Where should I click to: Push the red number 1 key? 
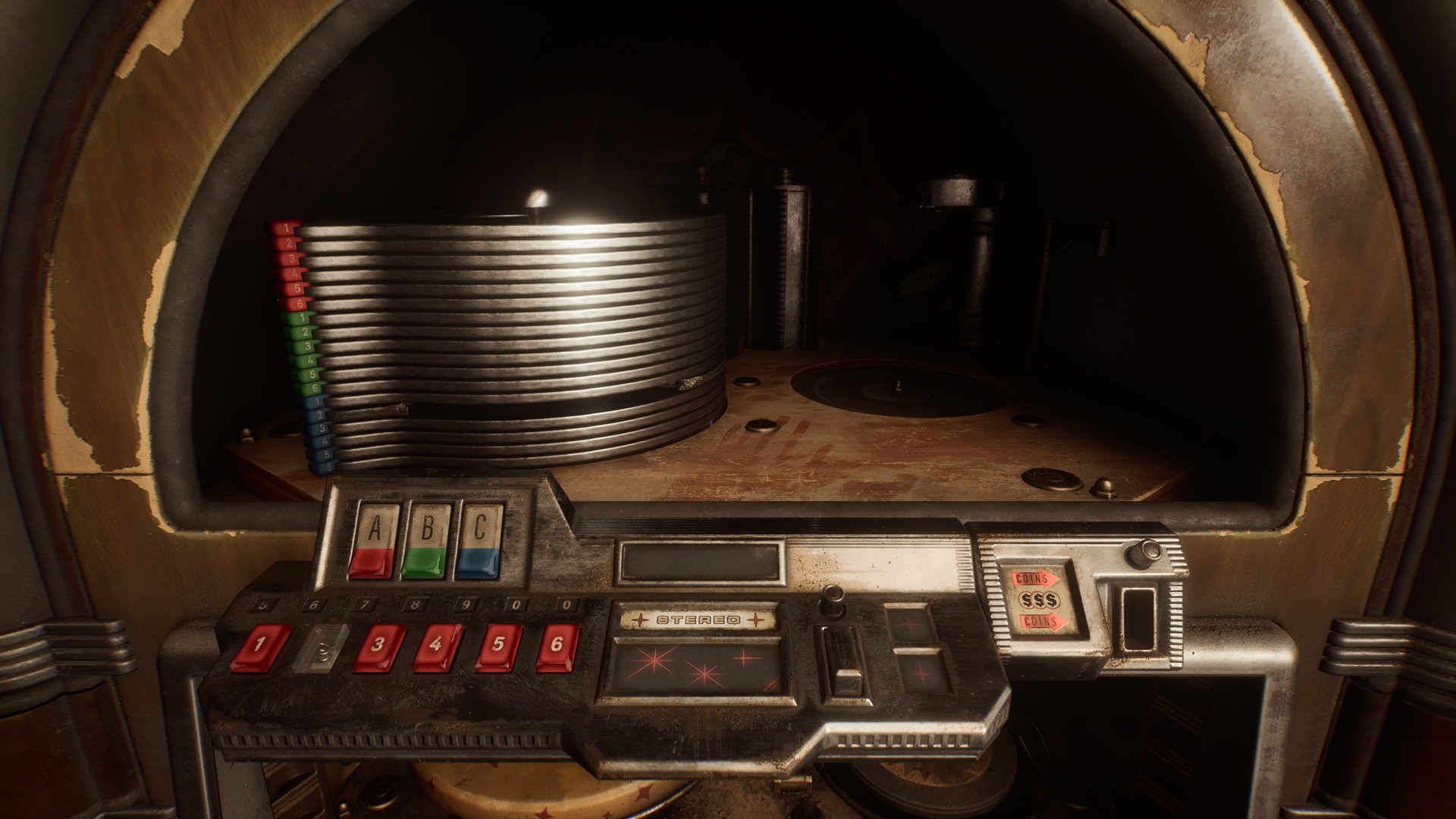click(261, 647)
